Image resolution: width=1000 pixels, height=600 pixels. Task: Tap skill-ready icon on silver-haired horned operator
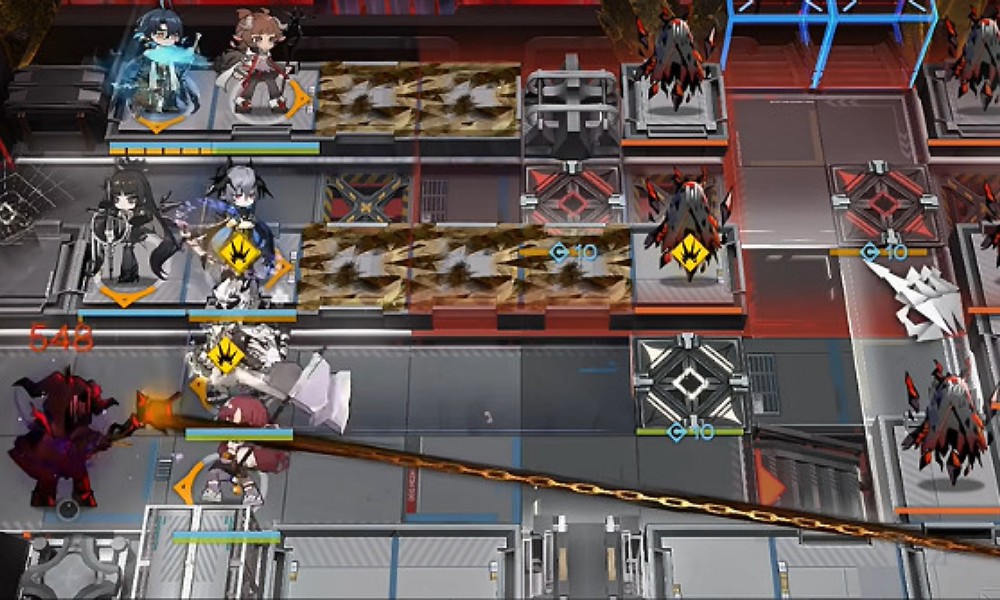click(x=239, y=252)
